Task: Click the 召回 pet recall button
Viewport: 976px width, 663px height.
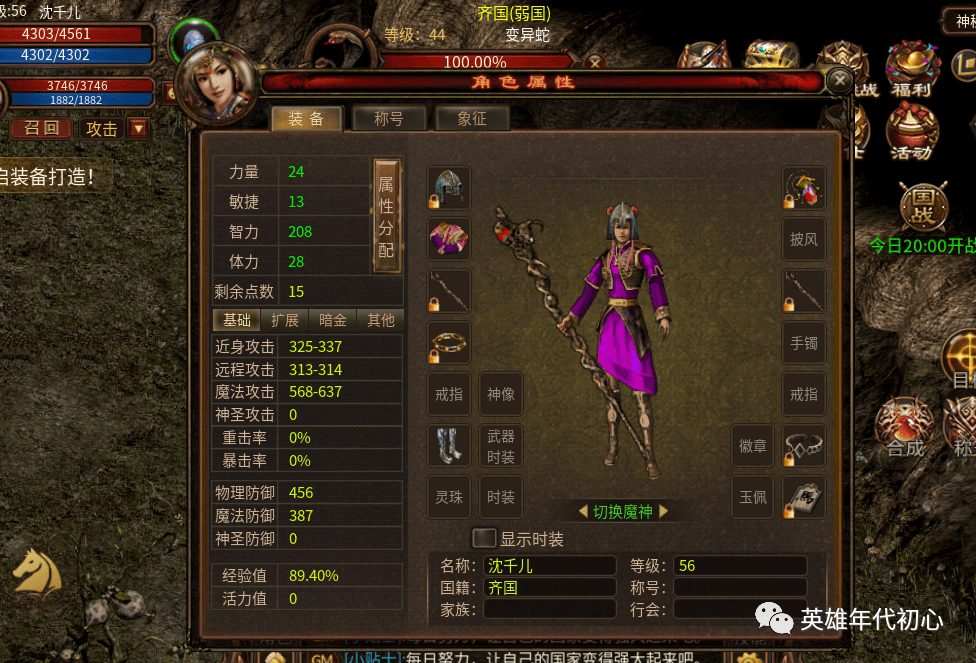Action: click(x=41, y=128)
